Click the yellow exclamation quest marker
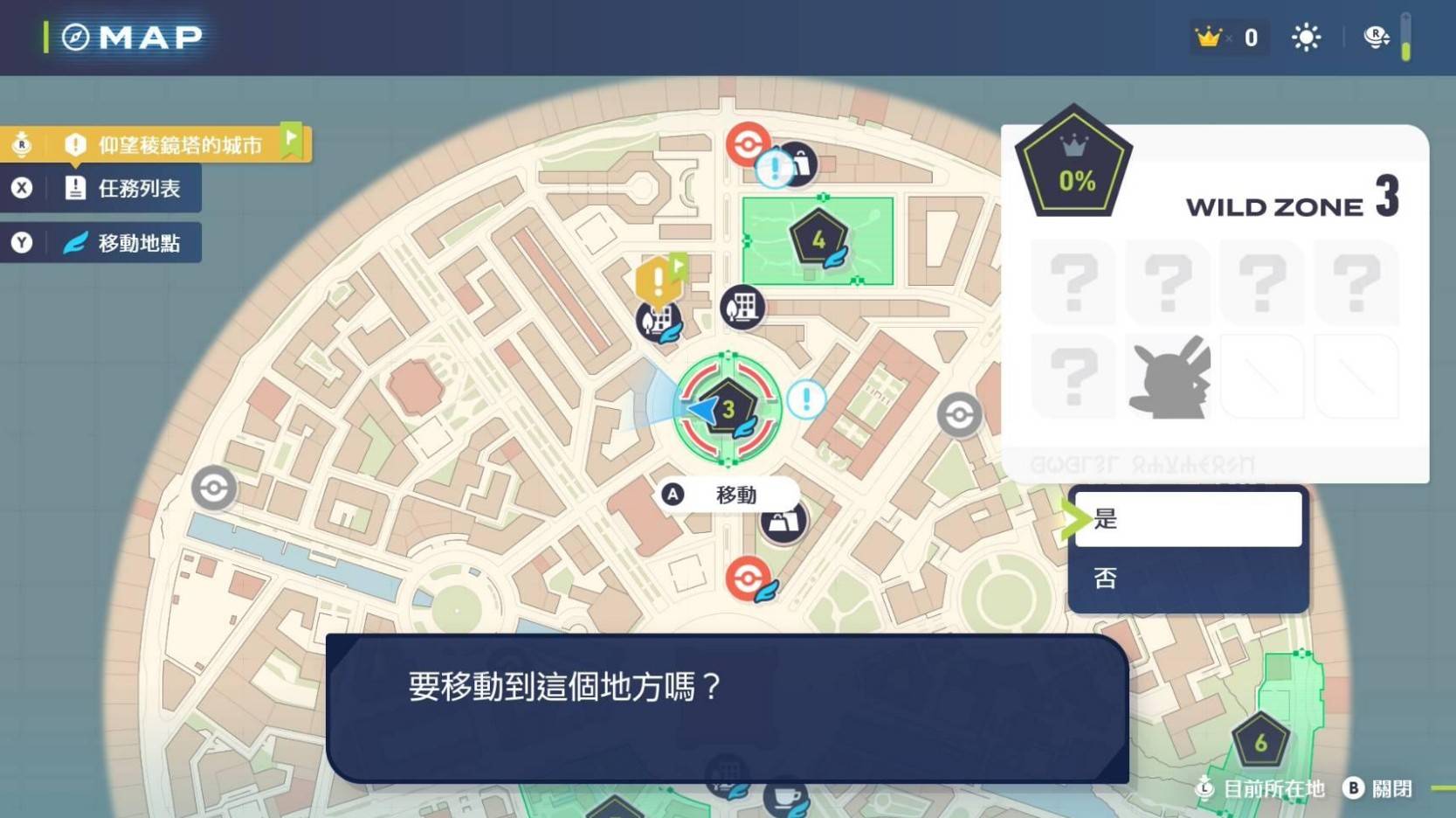Screen dimensions: 1456x818 click(657, 280)
